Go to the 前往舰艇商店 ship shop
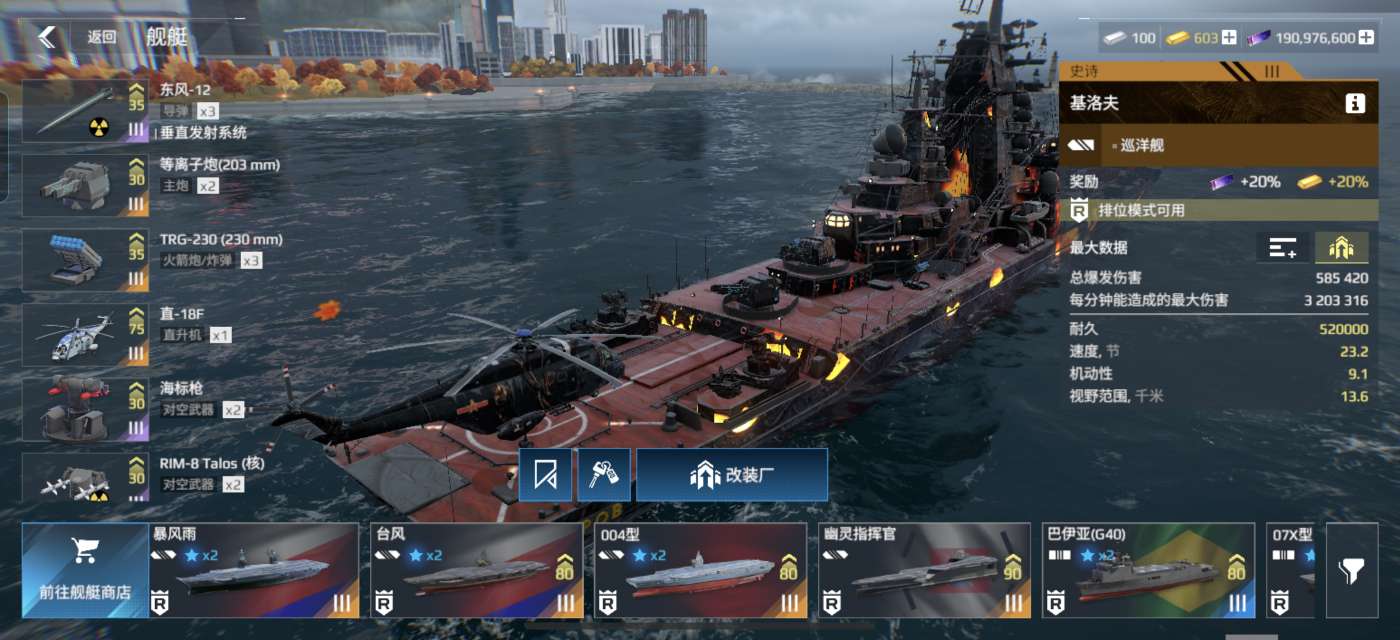 (85, 570)
